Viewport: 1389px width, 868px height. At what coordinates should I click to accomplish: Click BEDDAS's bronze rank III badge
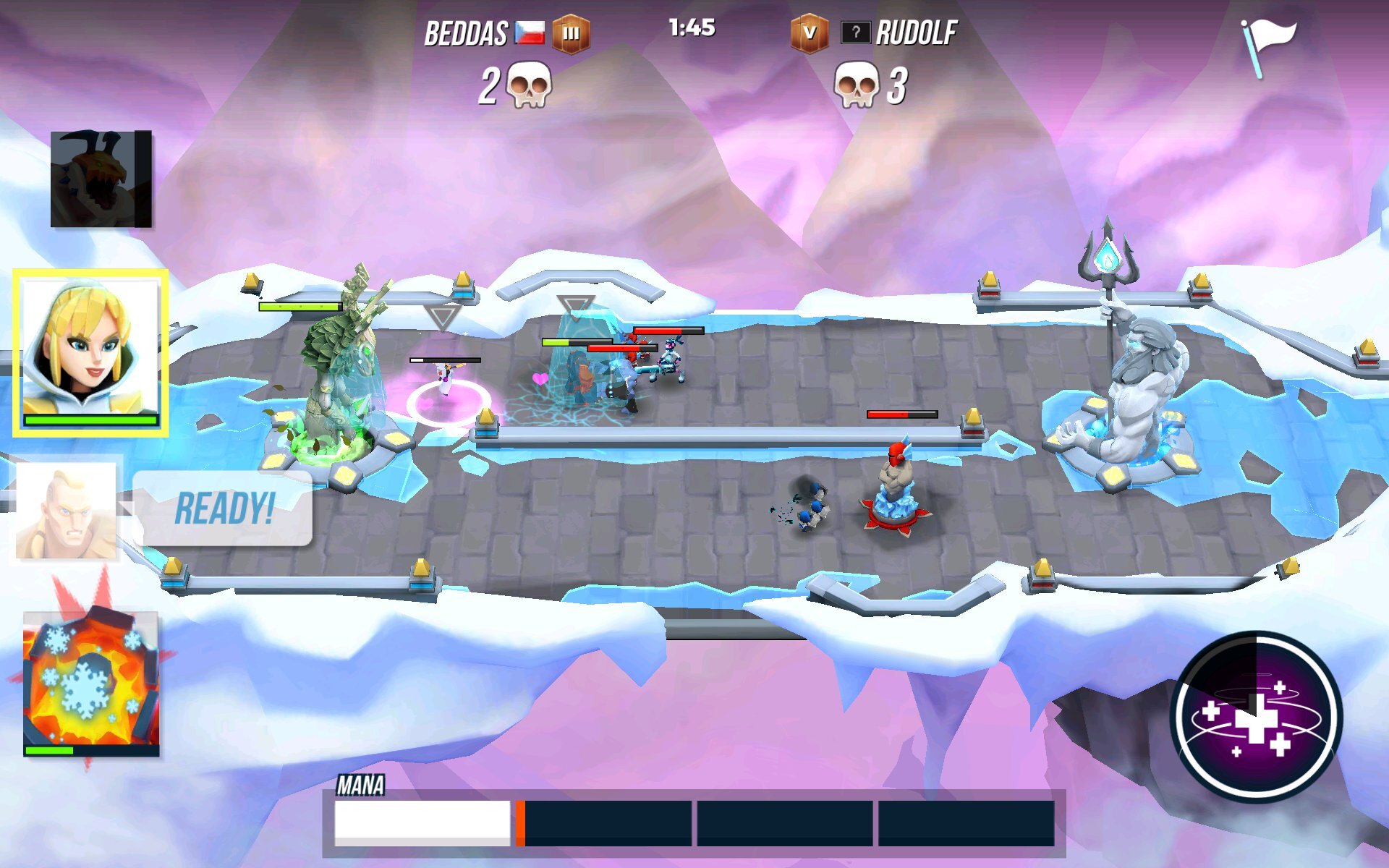(572, 33)
